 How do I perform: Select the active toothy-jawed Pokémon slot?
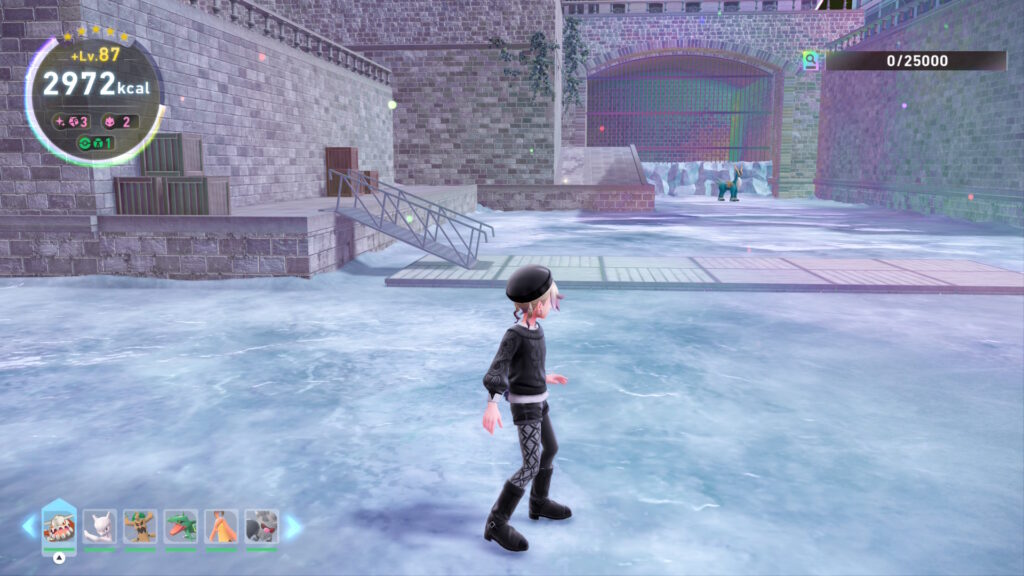59,526
